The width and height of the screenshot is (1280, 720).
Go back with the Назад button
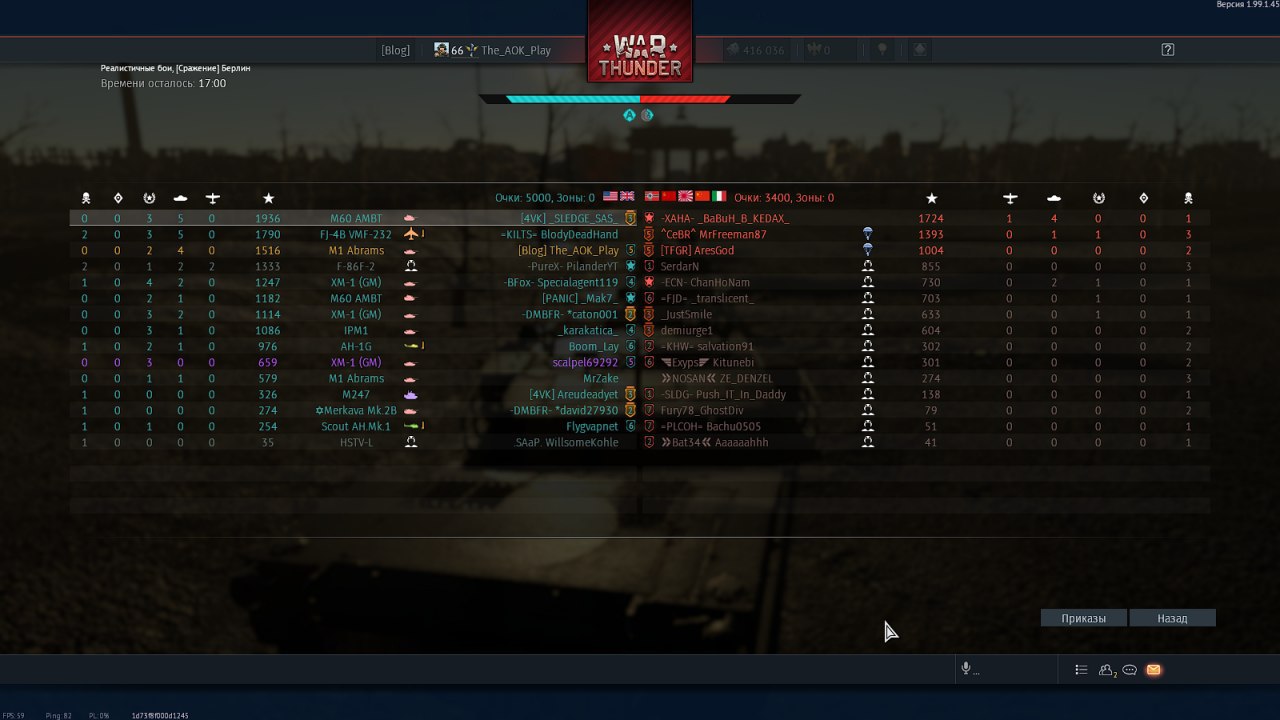[1172, 618]
